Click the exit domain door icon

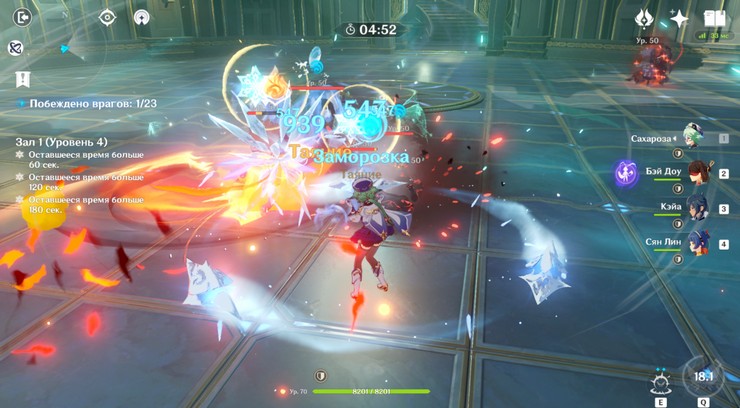(x=24, y=17)
